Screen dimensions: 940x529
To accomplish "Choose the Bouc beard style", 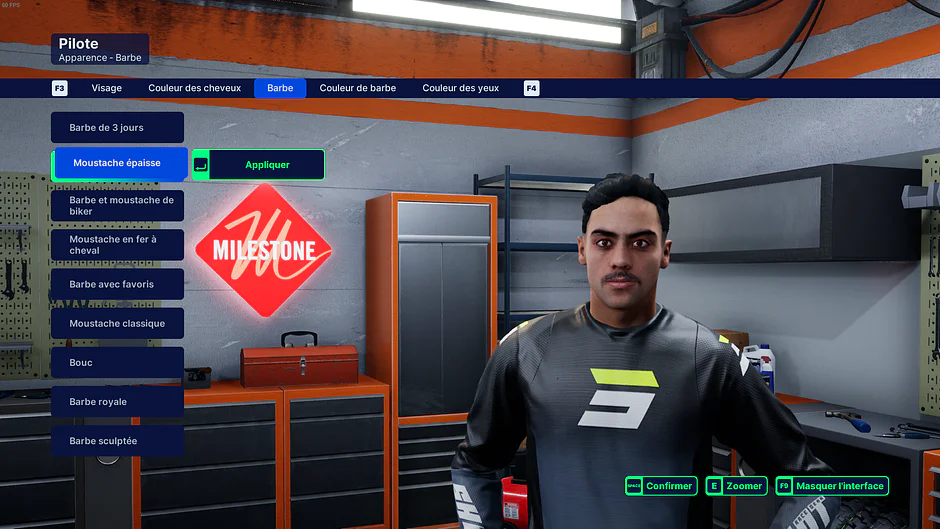I will [118, 362].
